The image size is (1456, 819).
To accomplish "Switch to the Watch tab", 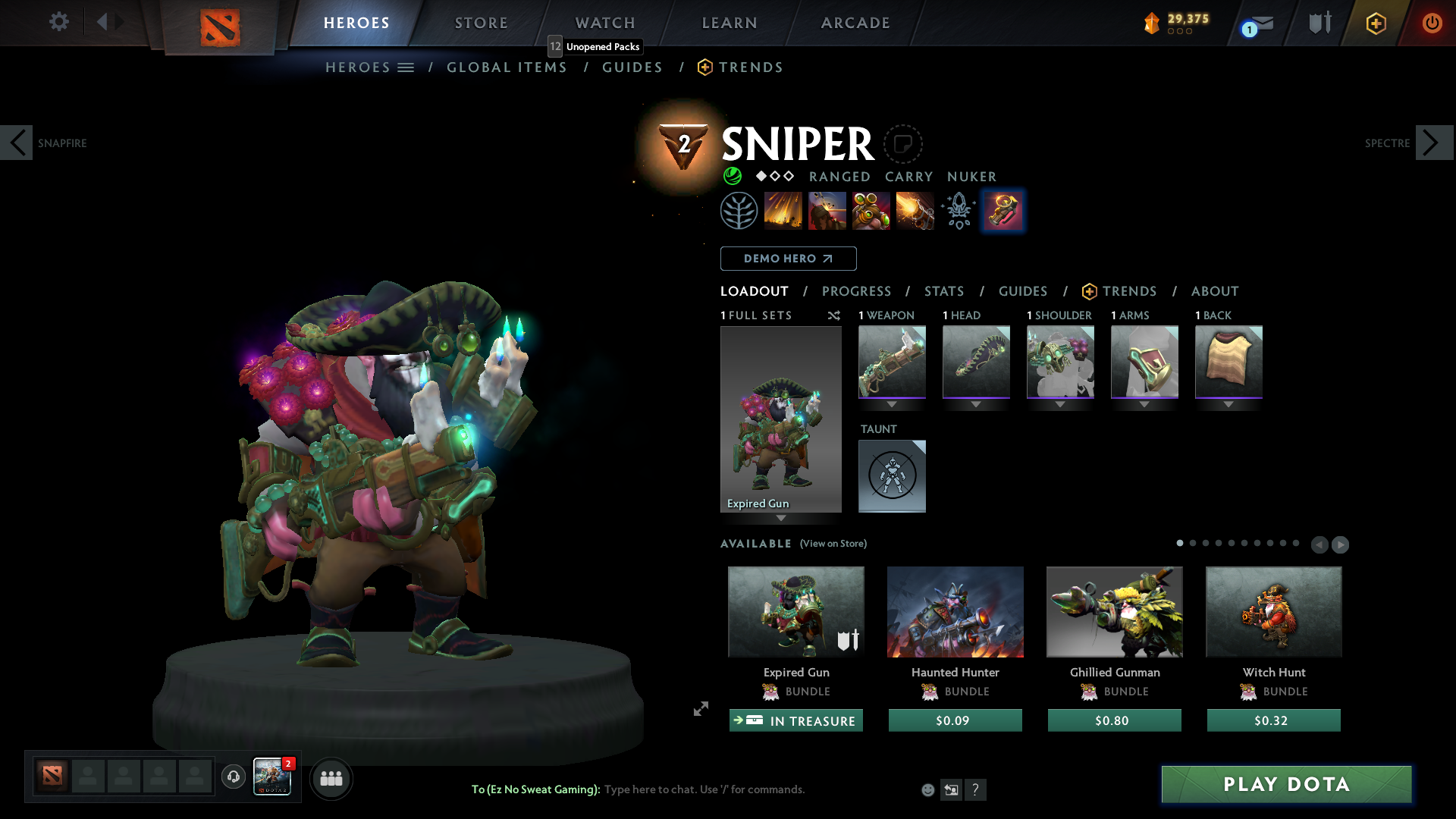I will pyautogui.click(x=605, y=23).
